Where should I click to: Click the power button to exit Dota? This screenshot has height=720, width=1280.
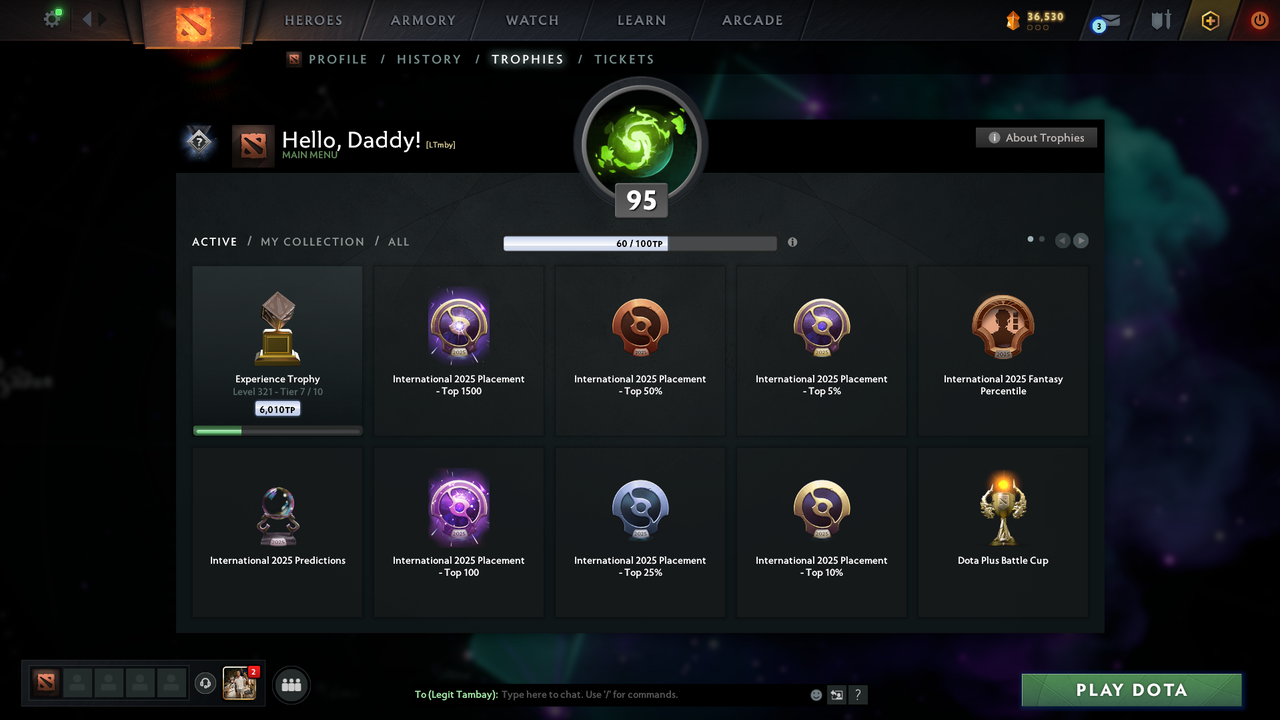(1259, 19)
